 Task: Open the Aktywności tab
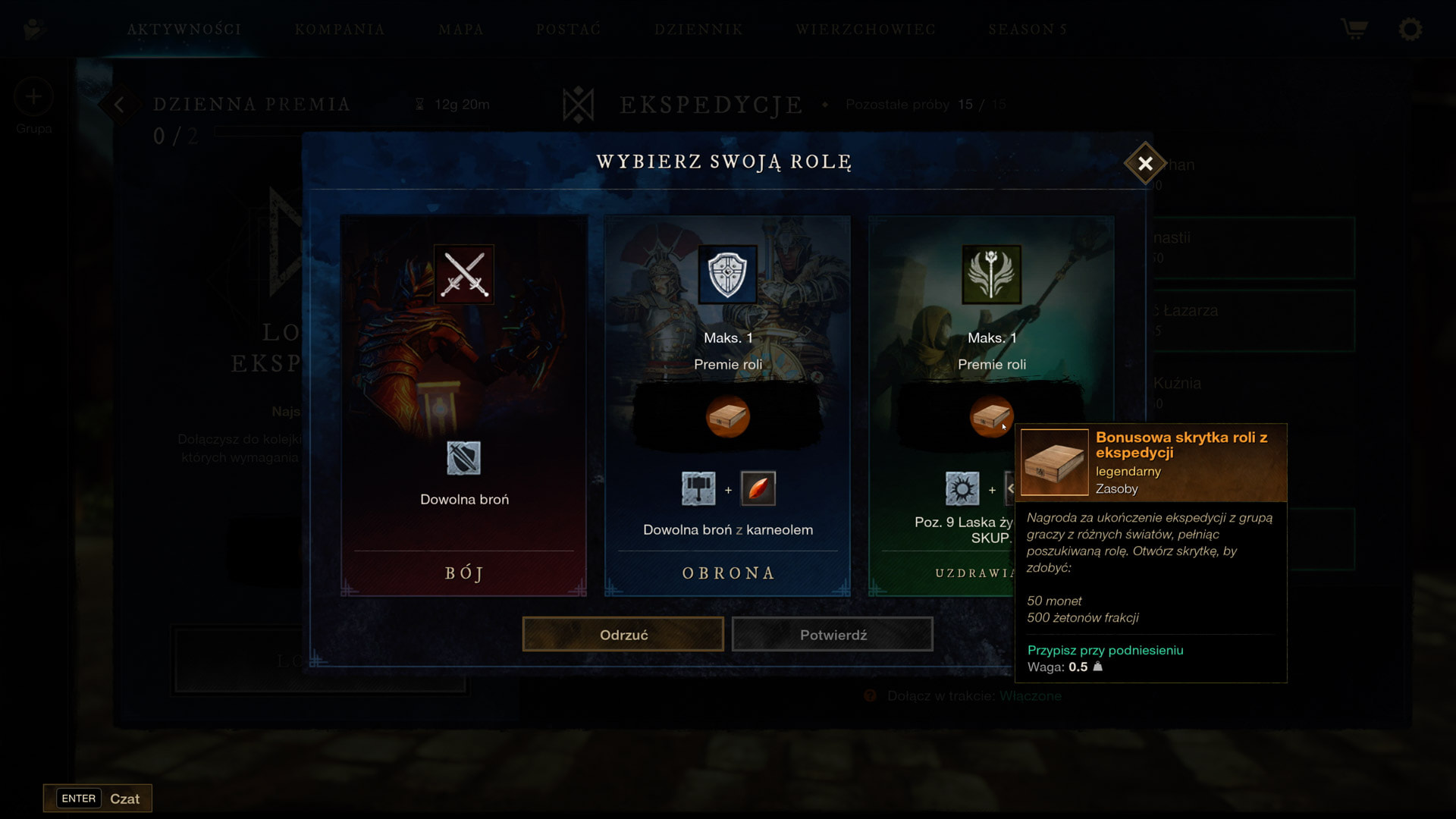coord(184,30)
